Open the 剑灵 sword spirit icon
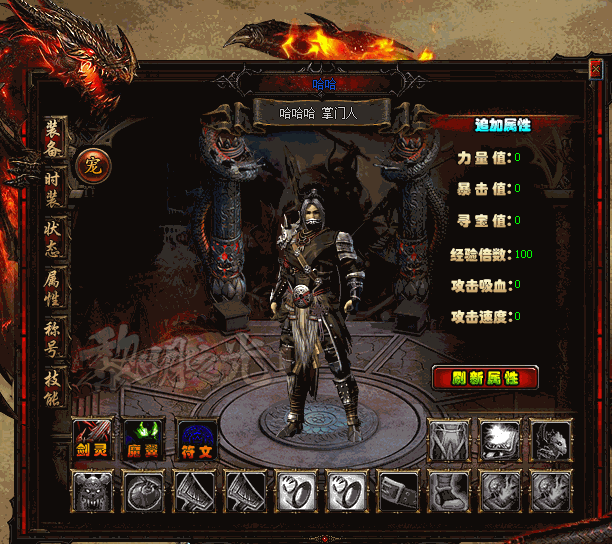Image resolution: width=612 pixels, height=544 pixels. [x=94, y=439]
